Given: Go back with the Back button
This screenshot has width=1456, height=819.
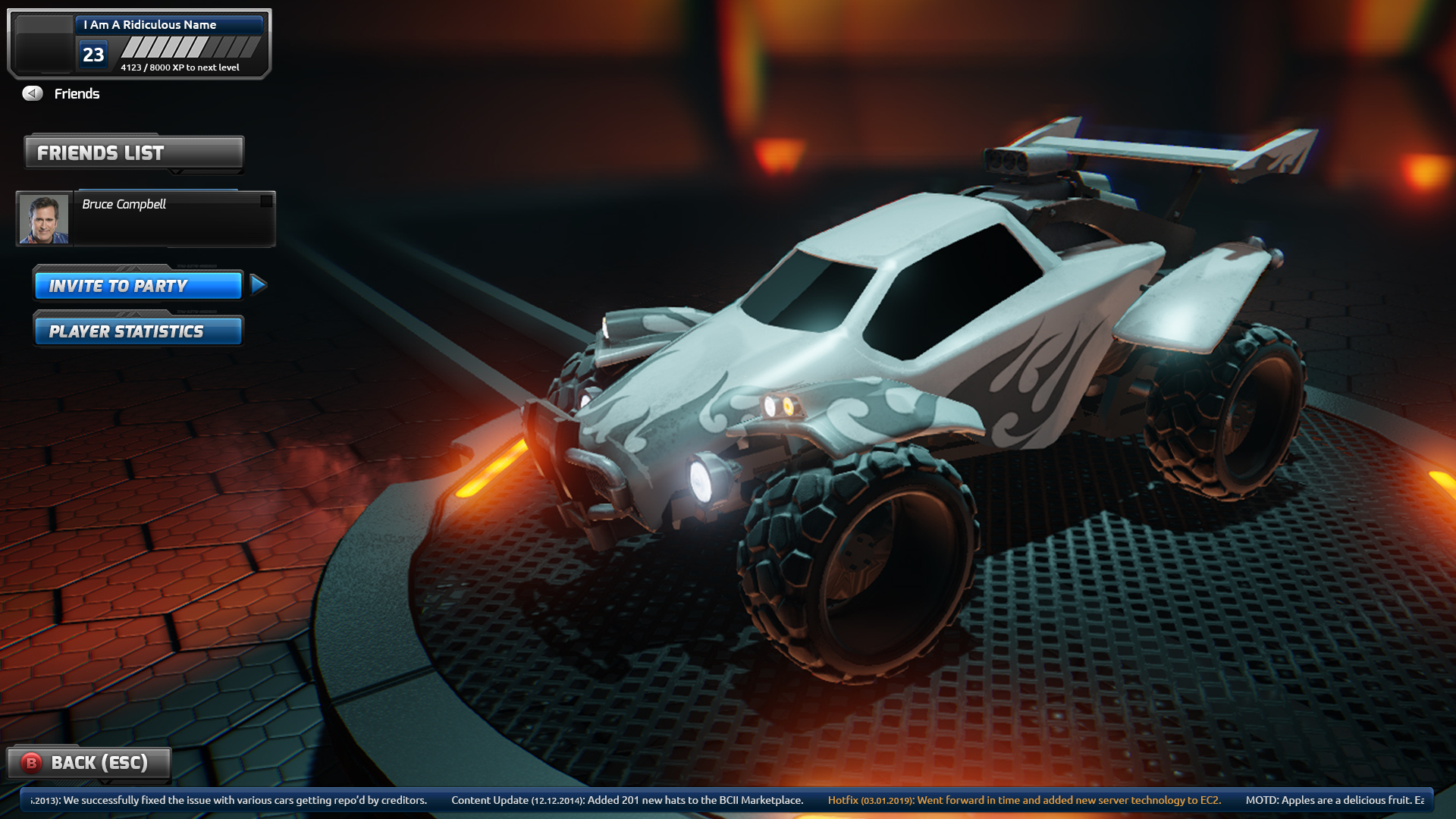Looking at the screenshot, I should click(x=89, y=763).
